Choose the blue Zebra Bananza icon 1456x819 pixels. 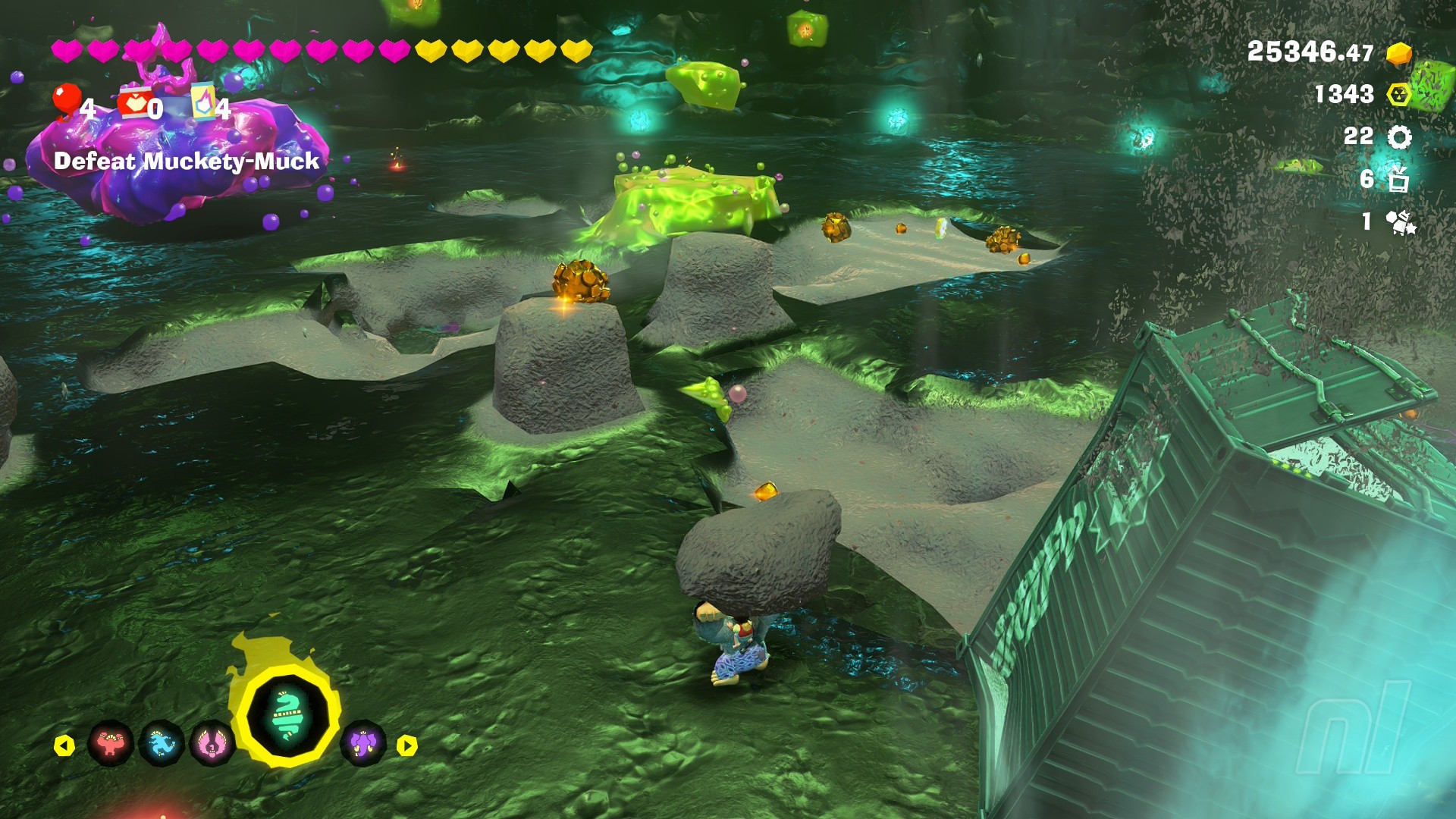162,744
